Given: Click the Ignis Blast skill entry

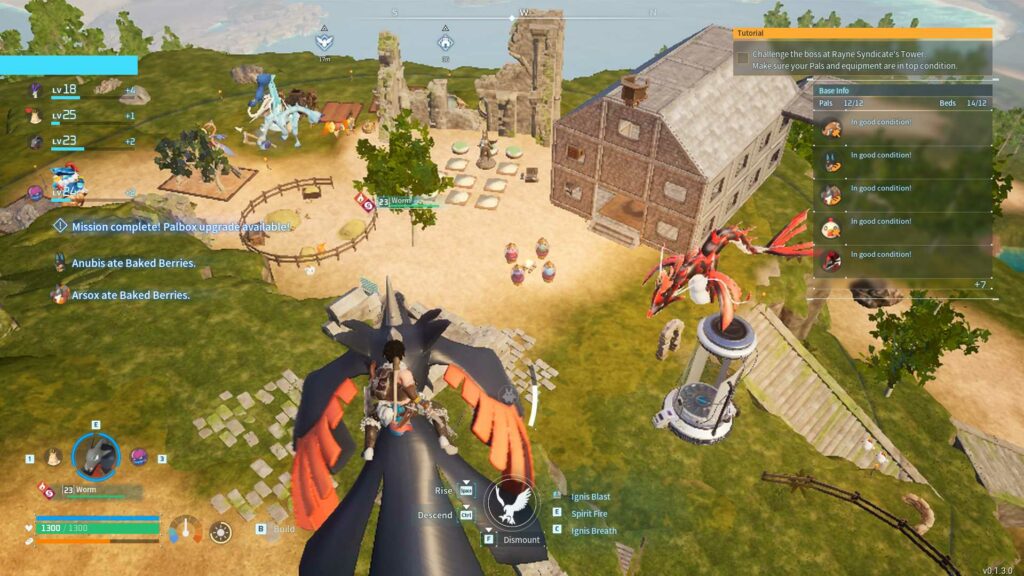Looking at the screenshot, I should pos(588,497).
